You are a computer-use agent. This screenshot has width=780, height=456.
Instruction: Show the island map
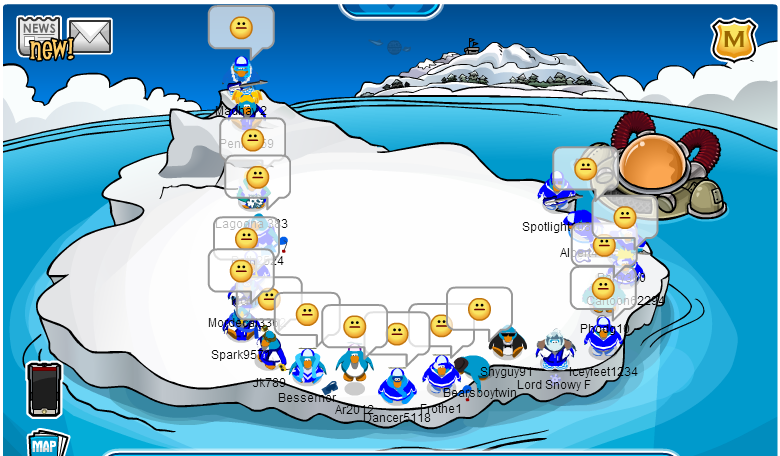[x=46, y=444]
